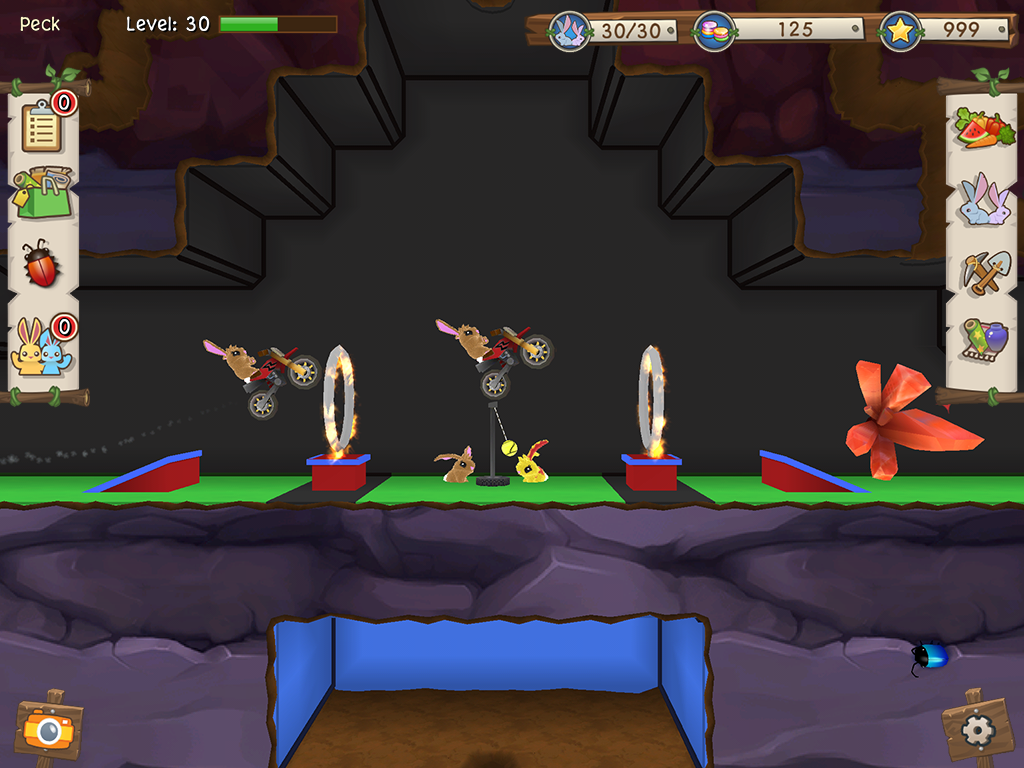Tap the bunny population counter icon
This screenshot has width=1024, height=768.
click(571, 31)
